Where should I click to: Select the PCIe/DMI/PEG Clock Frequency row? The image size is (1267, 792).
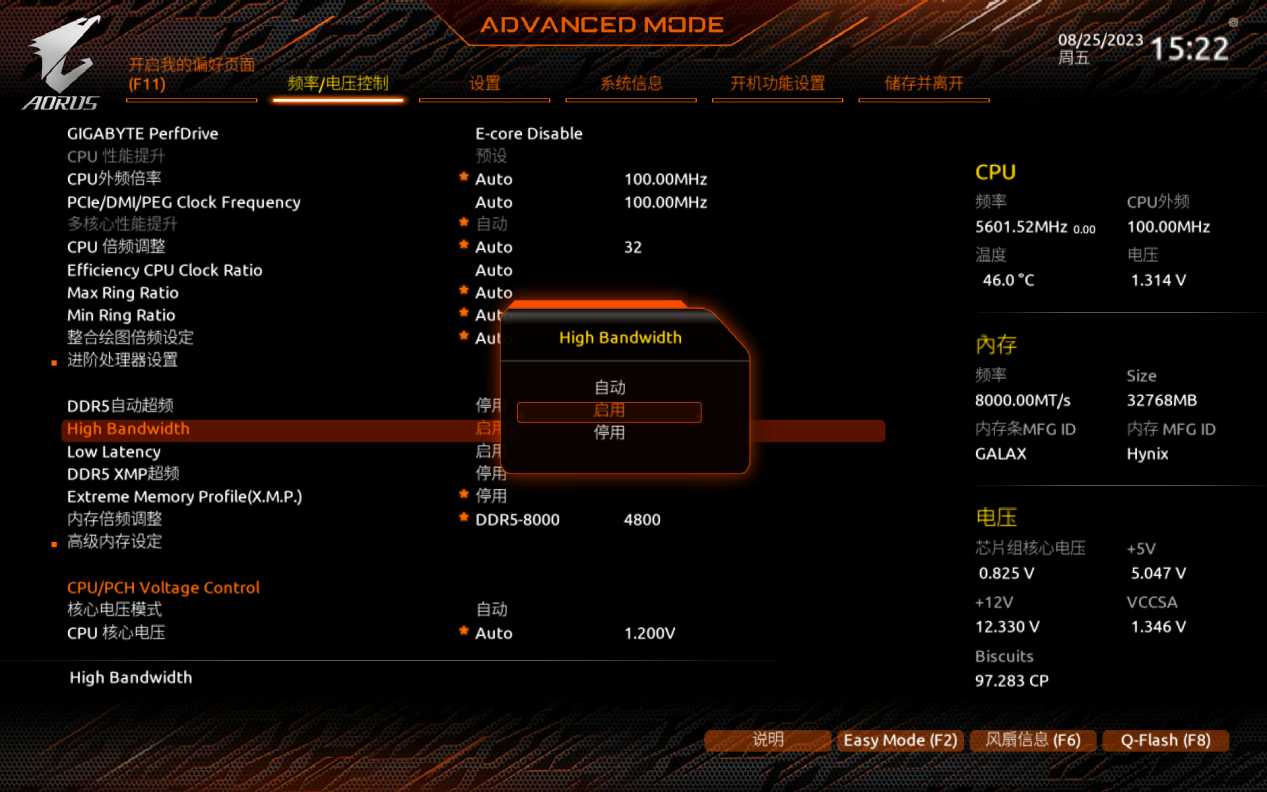[x=183, y=202]
